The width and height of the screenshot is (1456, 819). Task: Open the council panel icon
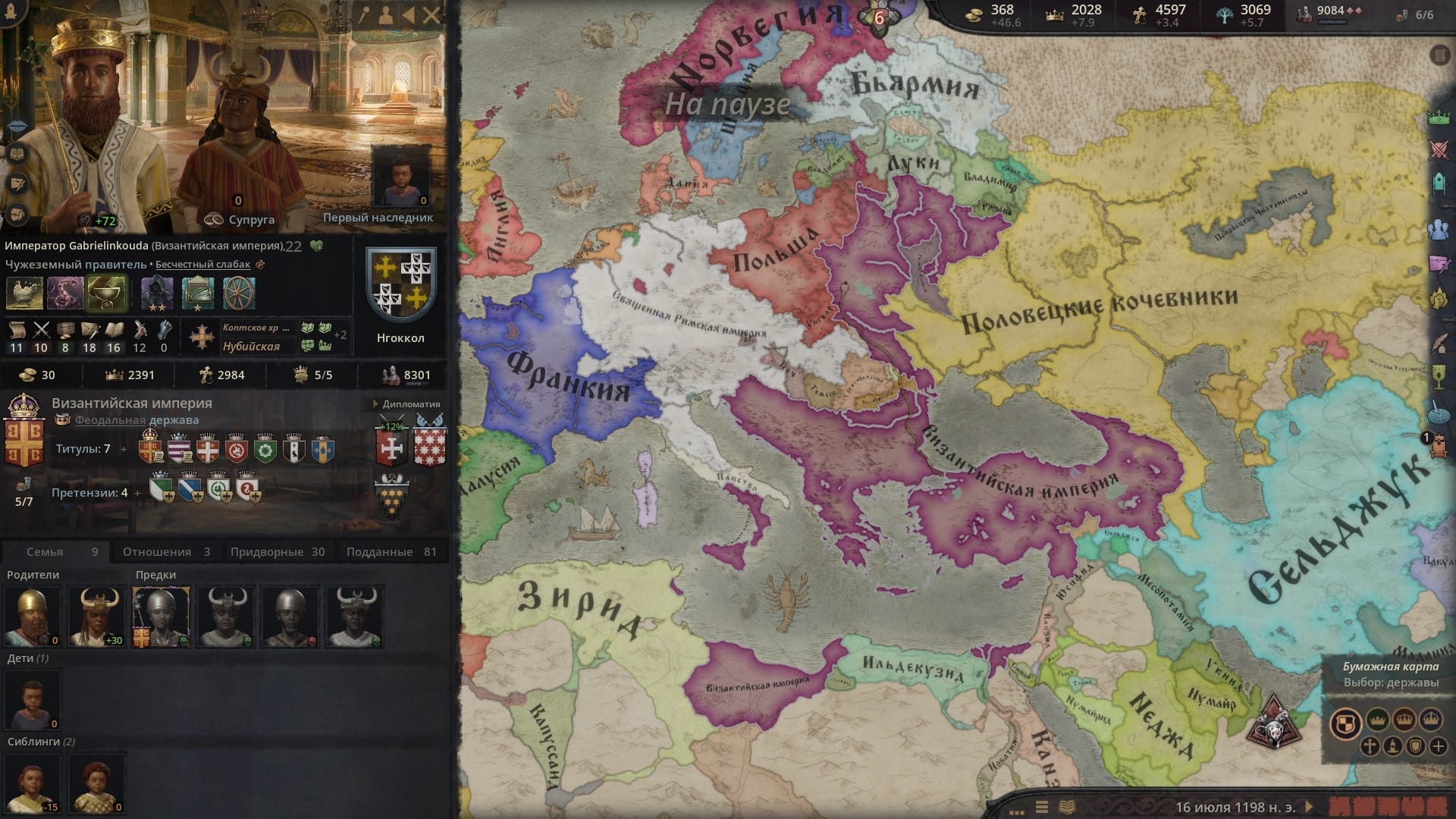click(x=1439, y=227)
